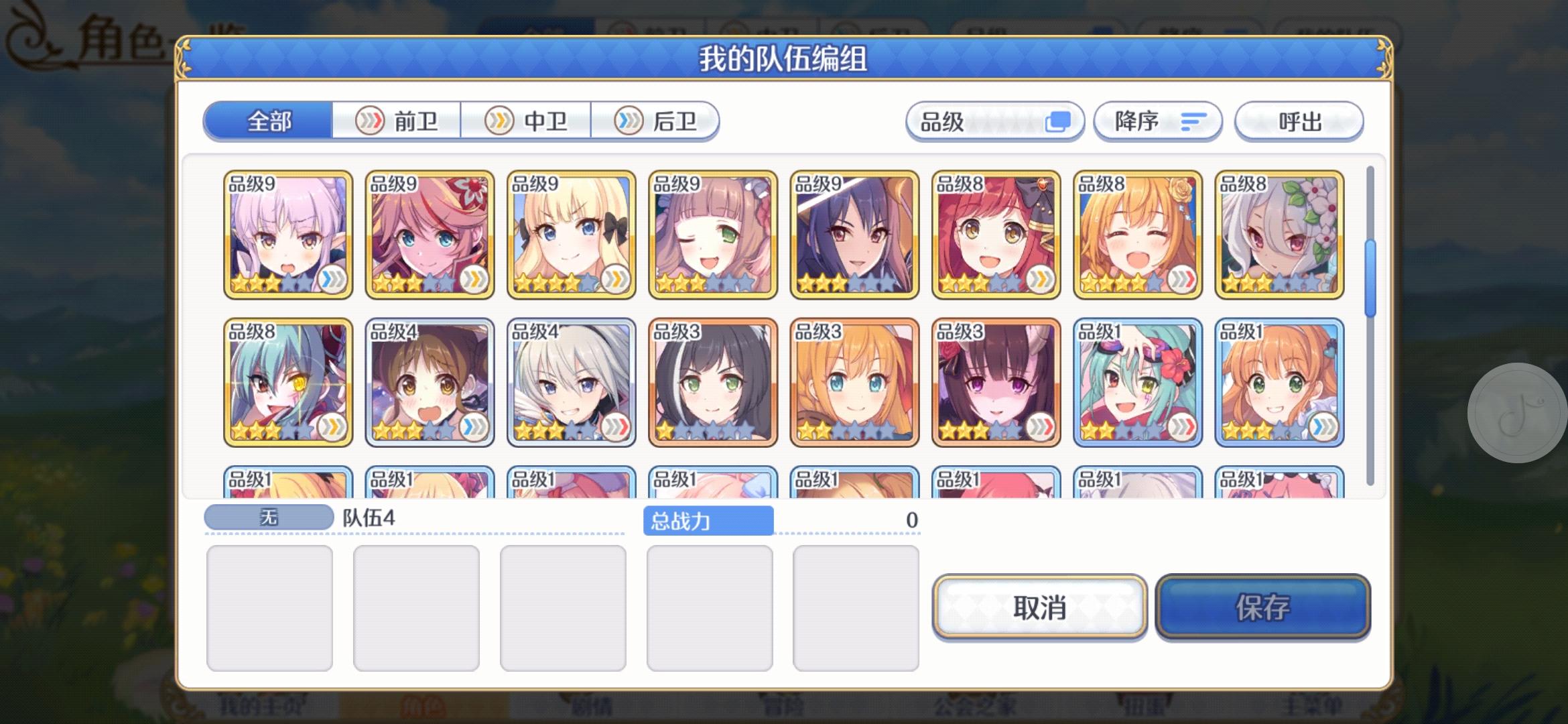This screenshot has height=724, width=1568.
Task: Click the 呼出 call-out button
Action: point(1299,121)
